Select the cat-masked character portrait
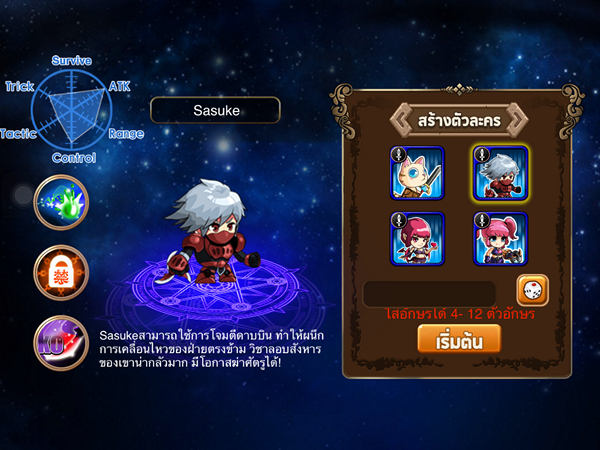This screenshot has width=600, height=450. click(416, 174)
